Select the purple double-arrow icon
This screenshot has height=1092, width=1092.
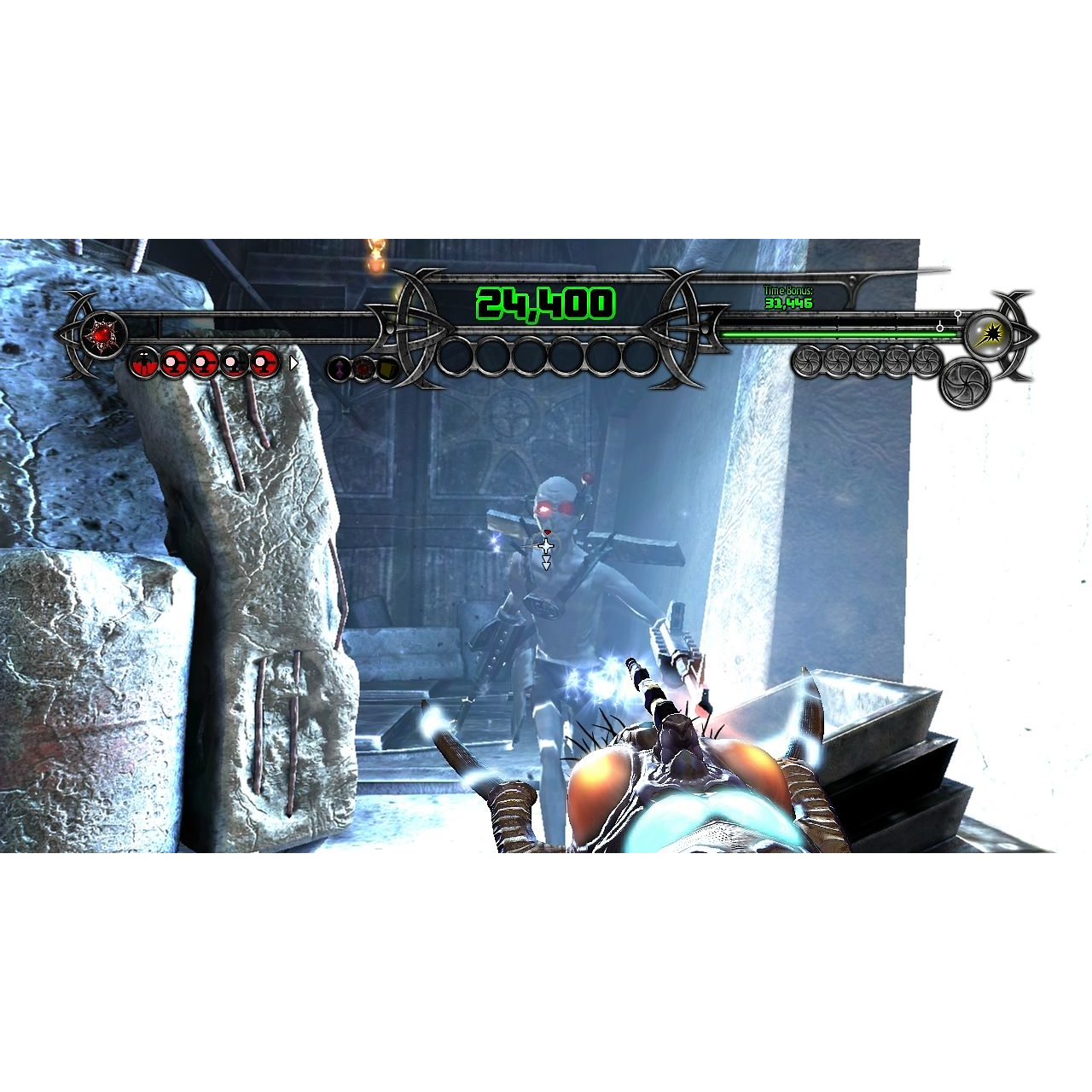pyautogui.click(x=340, y=369)
